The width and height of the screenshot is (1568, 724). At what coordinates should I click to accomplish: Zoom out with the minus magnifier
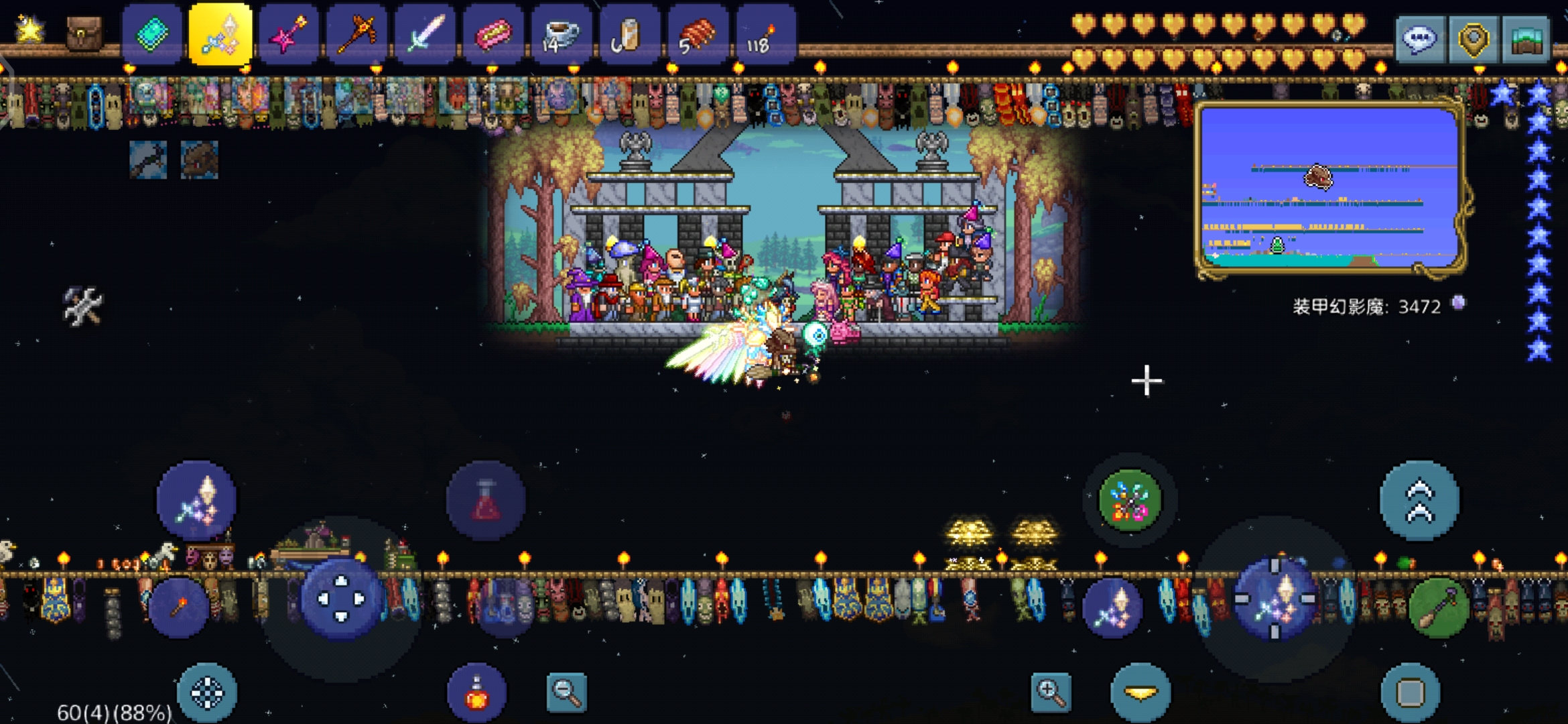point(567,692)
